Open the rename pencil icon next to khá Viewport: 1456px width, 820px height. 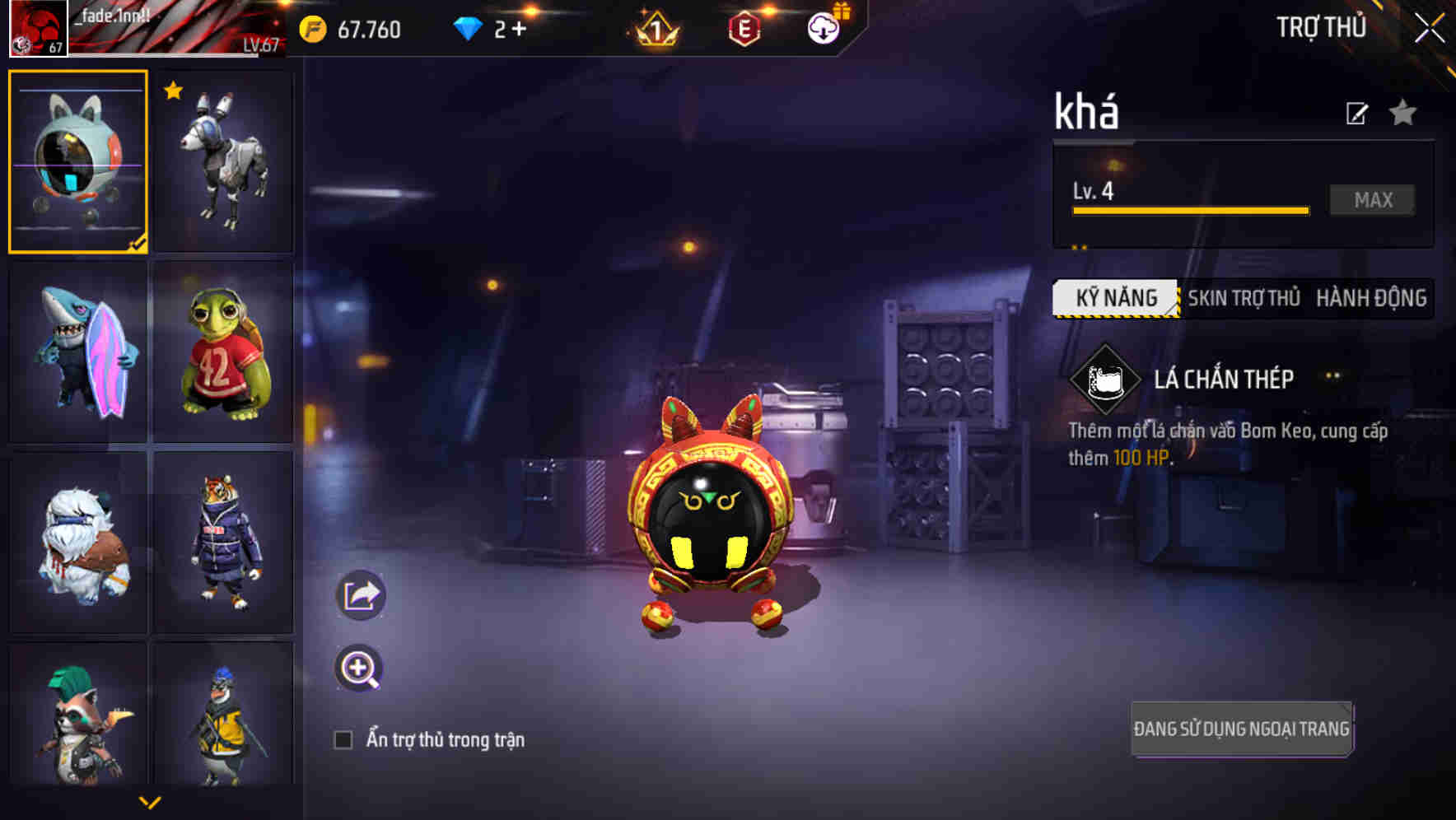1358,114
